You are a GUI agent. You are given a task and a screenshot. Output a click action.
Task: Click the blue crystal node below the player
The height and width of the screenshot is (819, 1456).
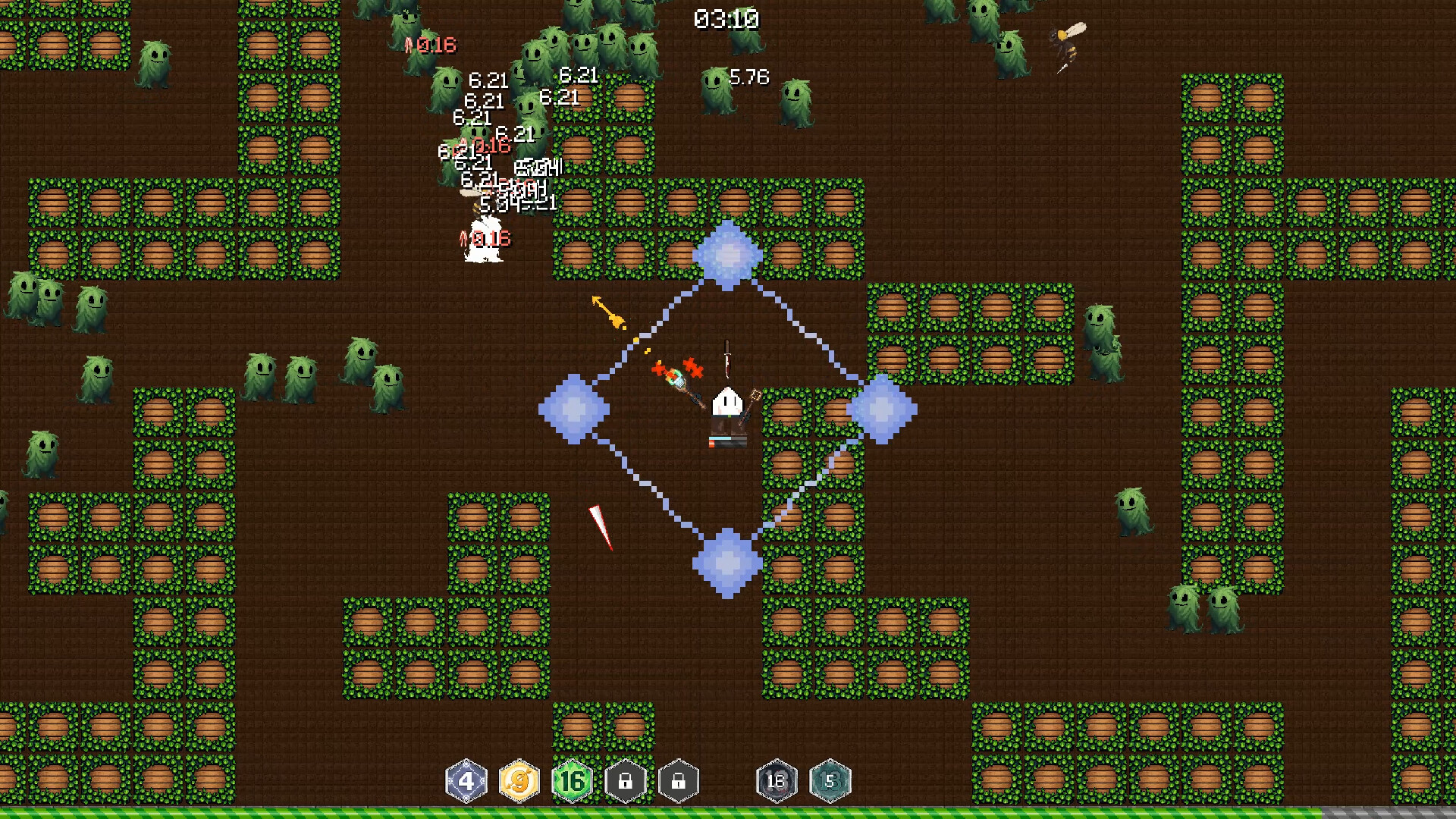(726, 563)
